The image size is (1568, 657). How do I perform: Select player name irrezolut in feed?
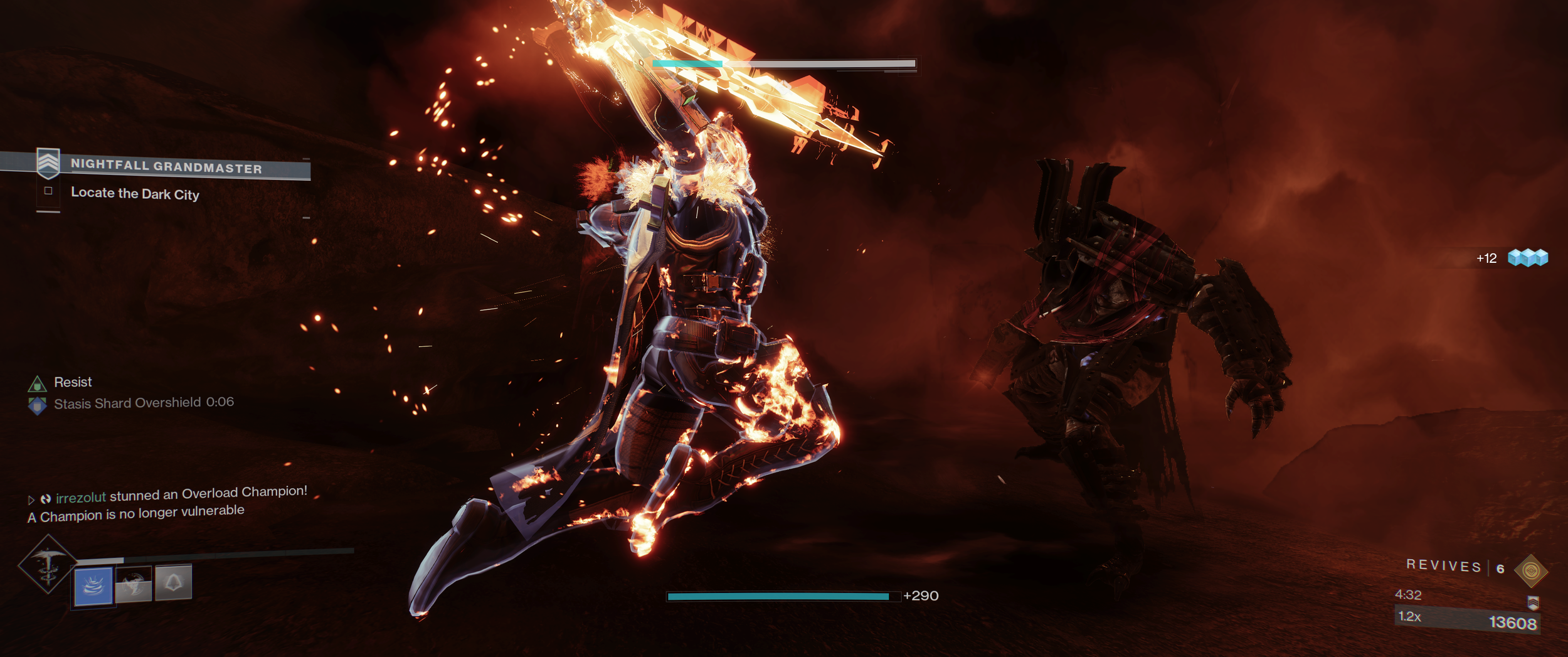[81, 498]
